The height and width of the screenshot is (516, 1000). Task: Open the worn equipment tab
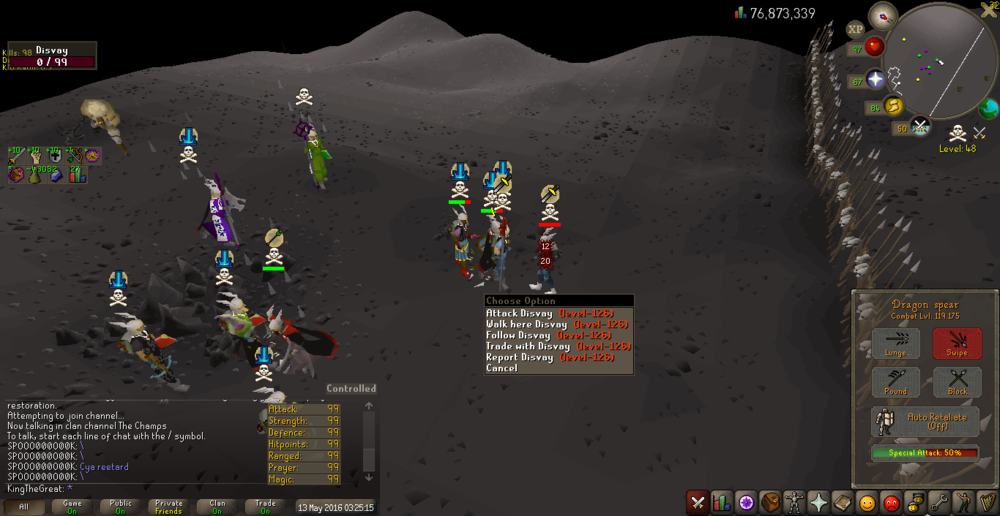(x=795, y=502)
